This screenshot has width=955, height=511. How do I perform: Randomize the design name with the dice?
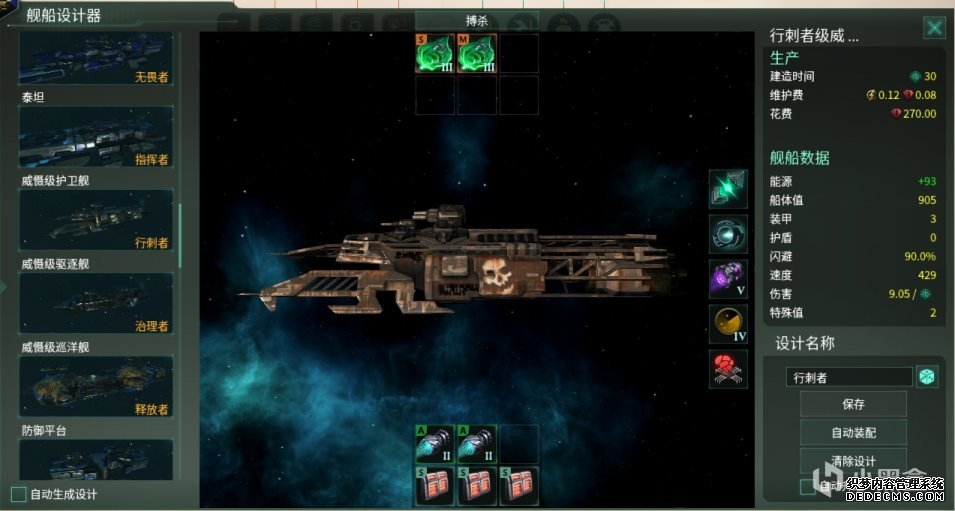click(927, 377)
